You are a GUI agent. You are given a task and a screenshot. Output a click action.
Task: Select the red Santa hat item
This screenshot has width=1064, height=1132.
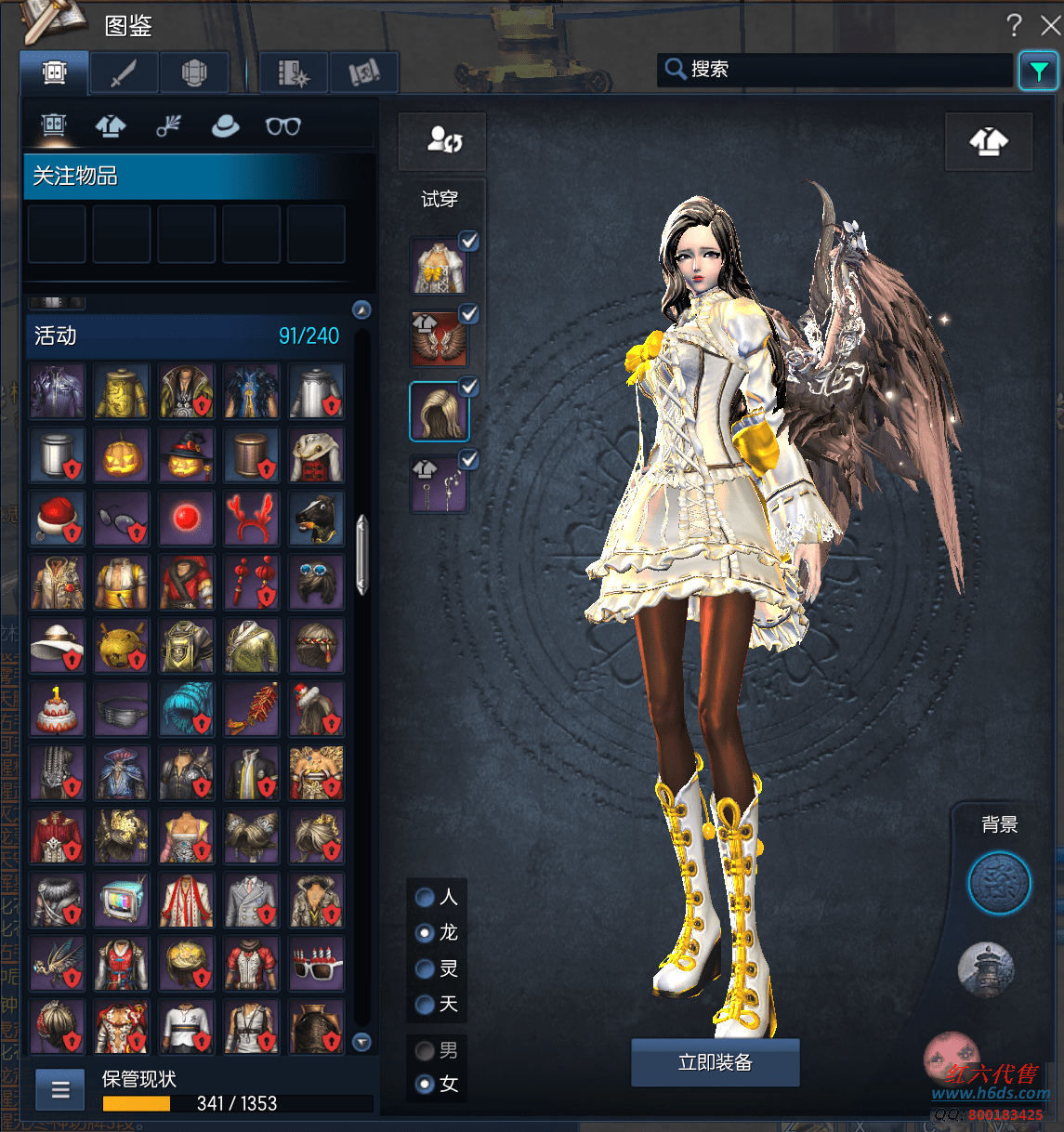pyautogui.click(x=57, y=519)
